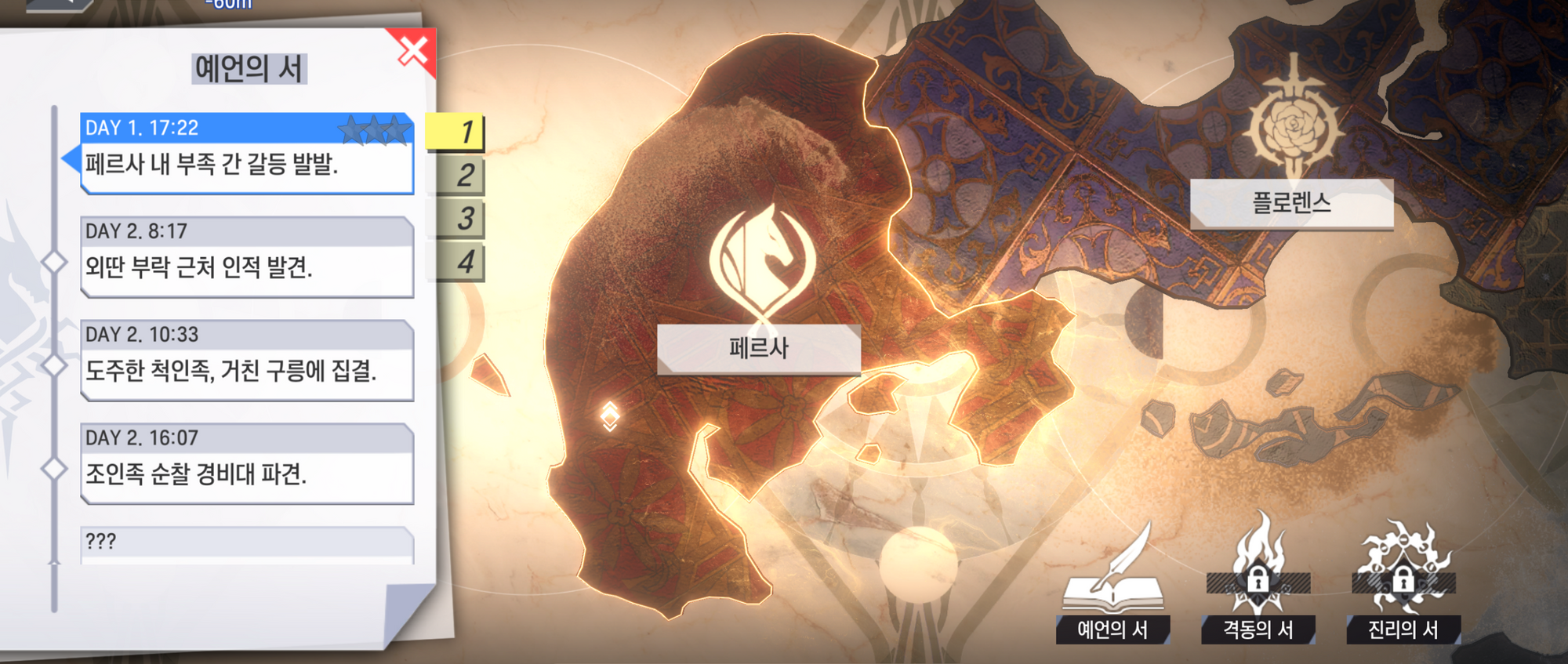This screenshot has height=664, width=1568.
Task: Open the locked ??? episode entry
Action: [246, 544]
